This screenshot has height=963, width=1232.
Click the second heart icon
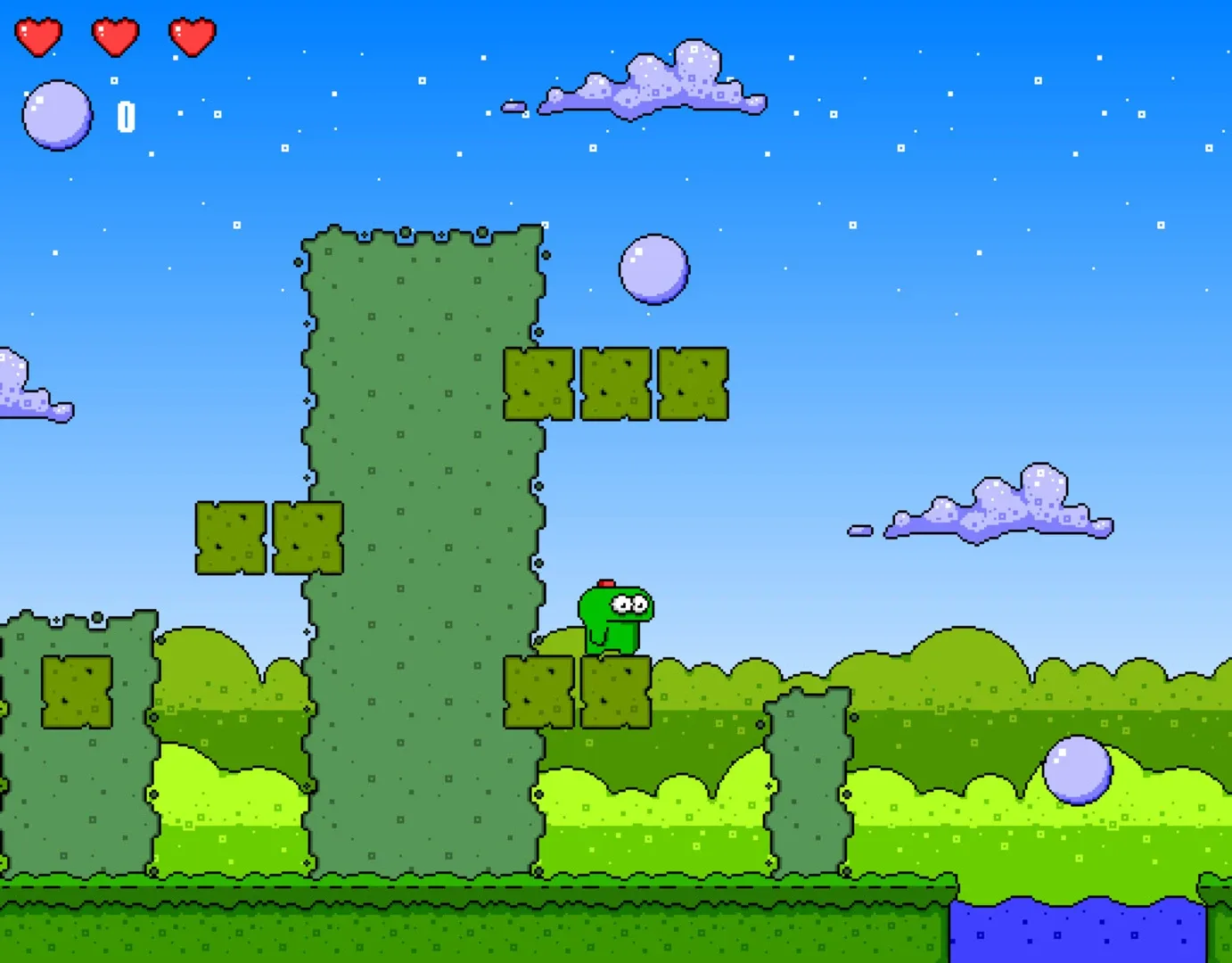(114, 36)
